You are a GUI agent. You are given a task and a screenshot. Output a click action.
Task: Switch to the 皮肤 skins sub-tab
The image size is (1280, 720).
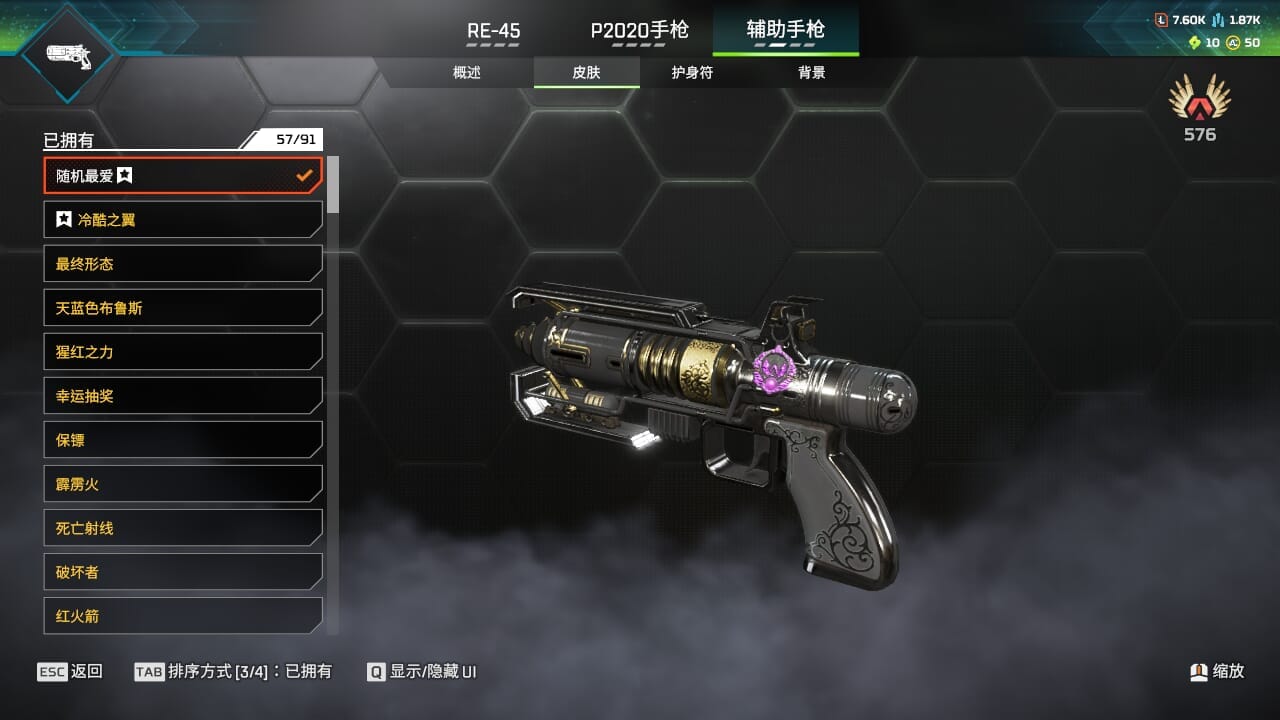(586, 72)
